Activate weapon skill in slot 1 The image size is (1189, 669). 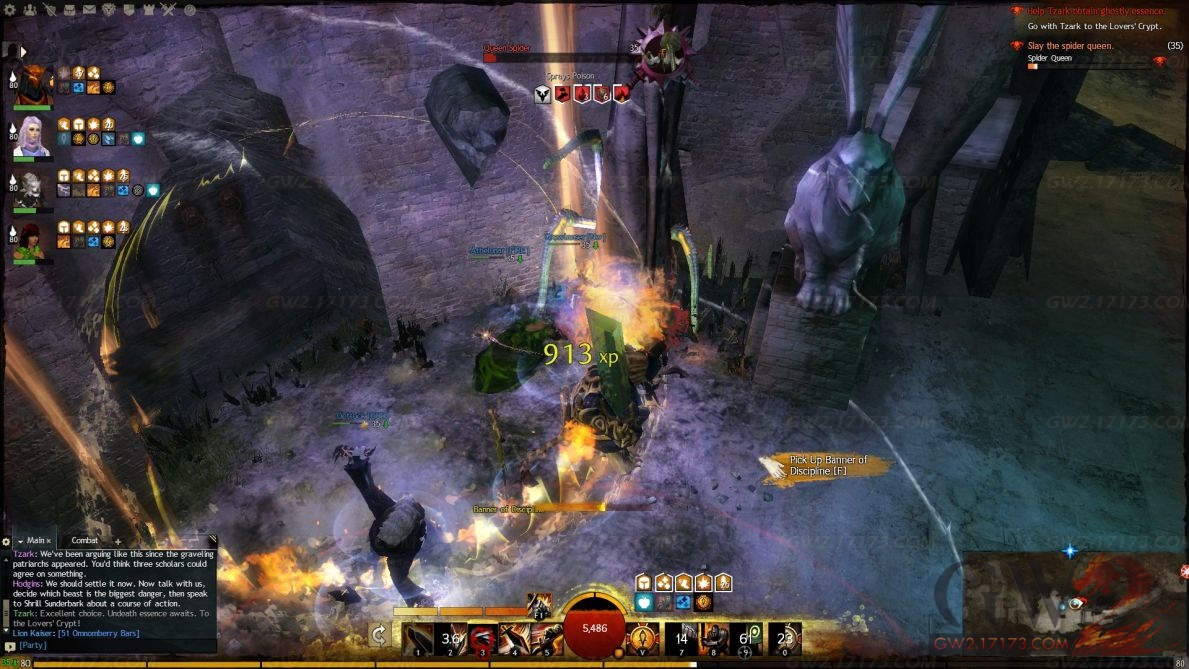pos(418,637)
